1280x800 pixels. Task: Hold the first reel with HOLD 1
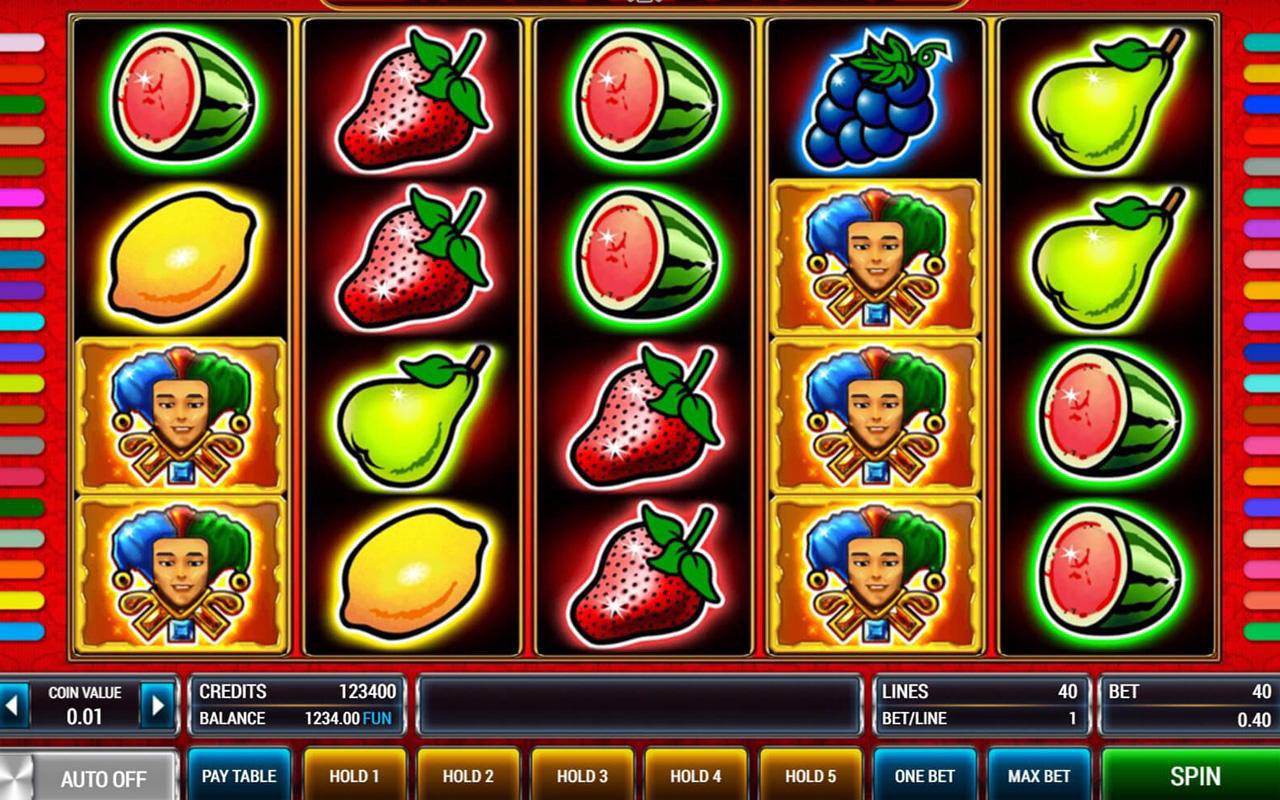pyautogui.click(x=354, y=776)
